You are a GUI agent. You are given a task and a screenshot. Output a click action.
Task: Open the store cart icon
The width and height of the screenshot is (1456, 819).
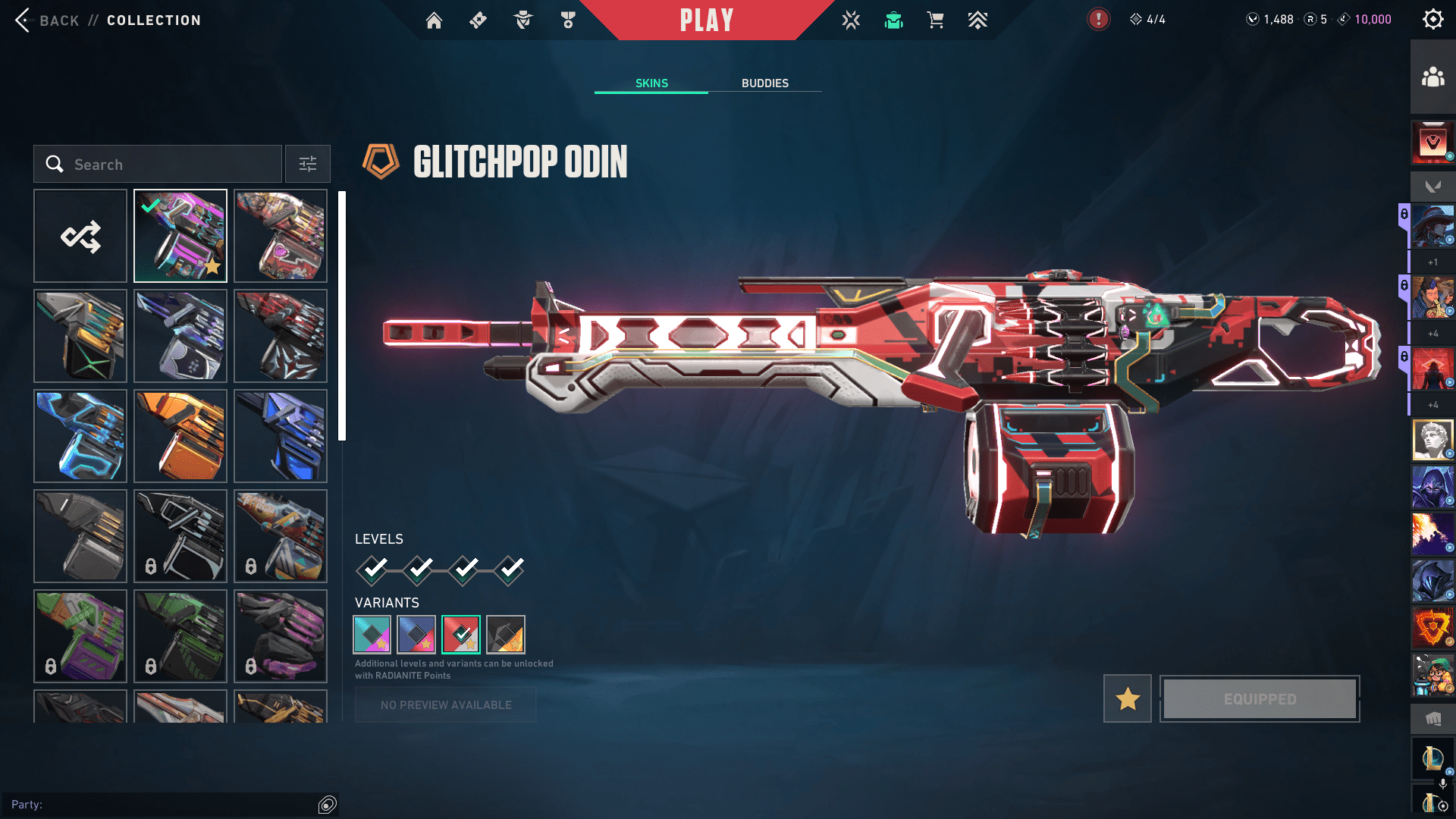pyautogui.click(x=935, y=20)
